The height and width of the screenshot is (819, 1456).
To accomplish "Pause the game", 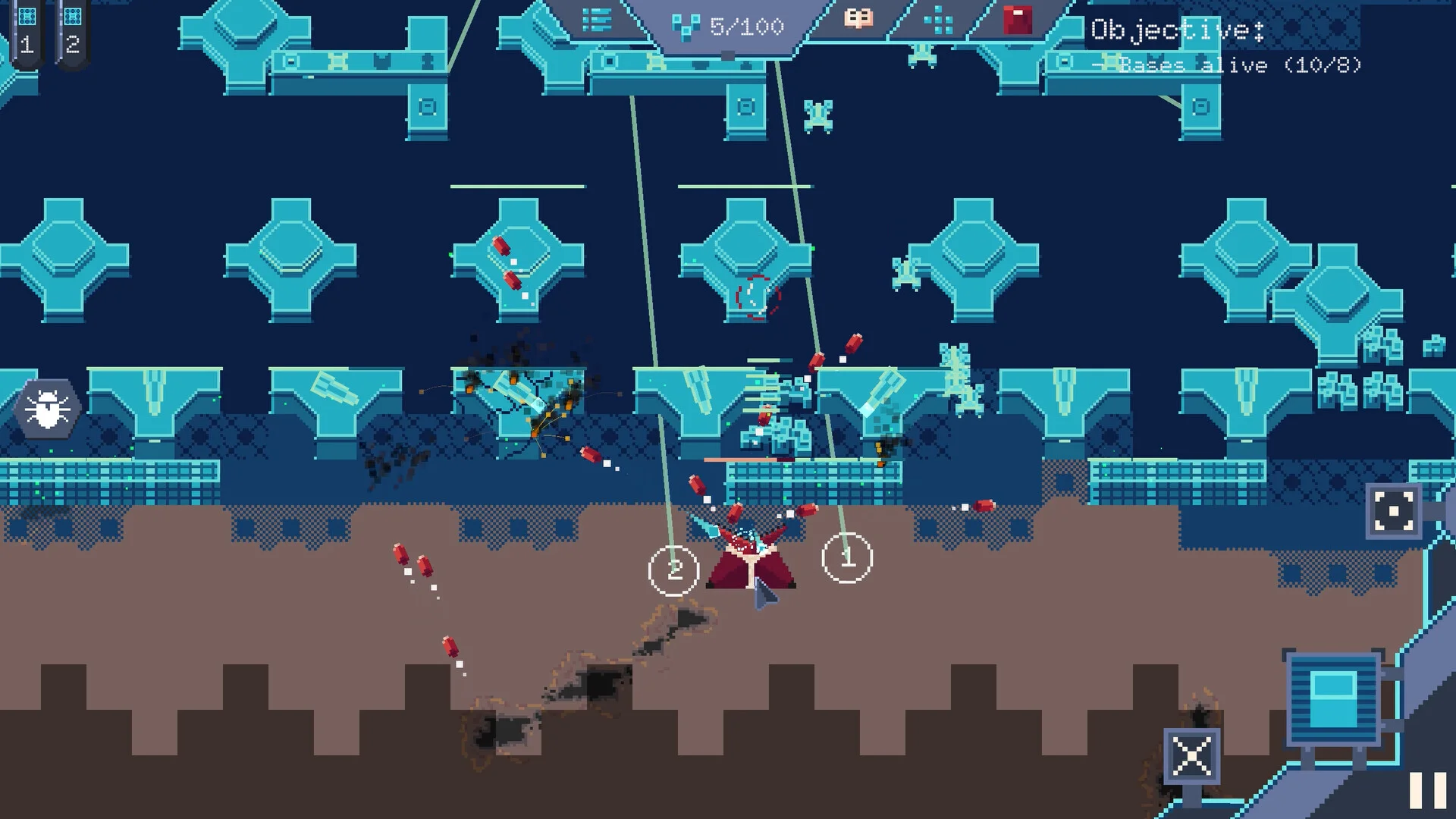I will coord(1427,790).
